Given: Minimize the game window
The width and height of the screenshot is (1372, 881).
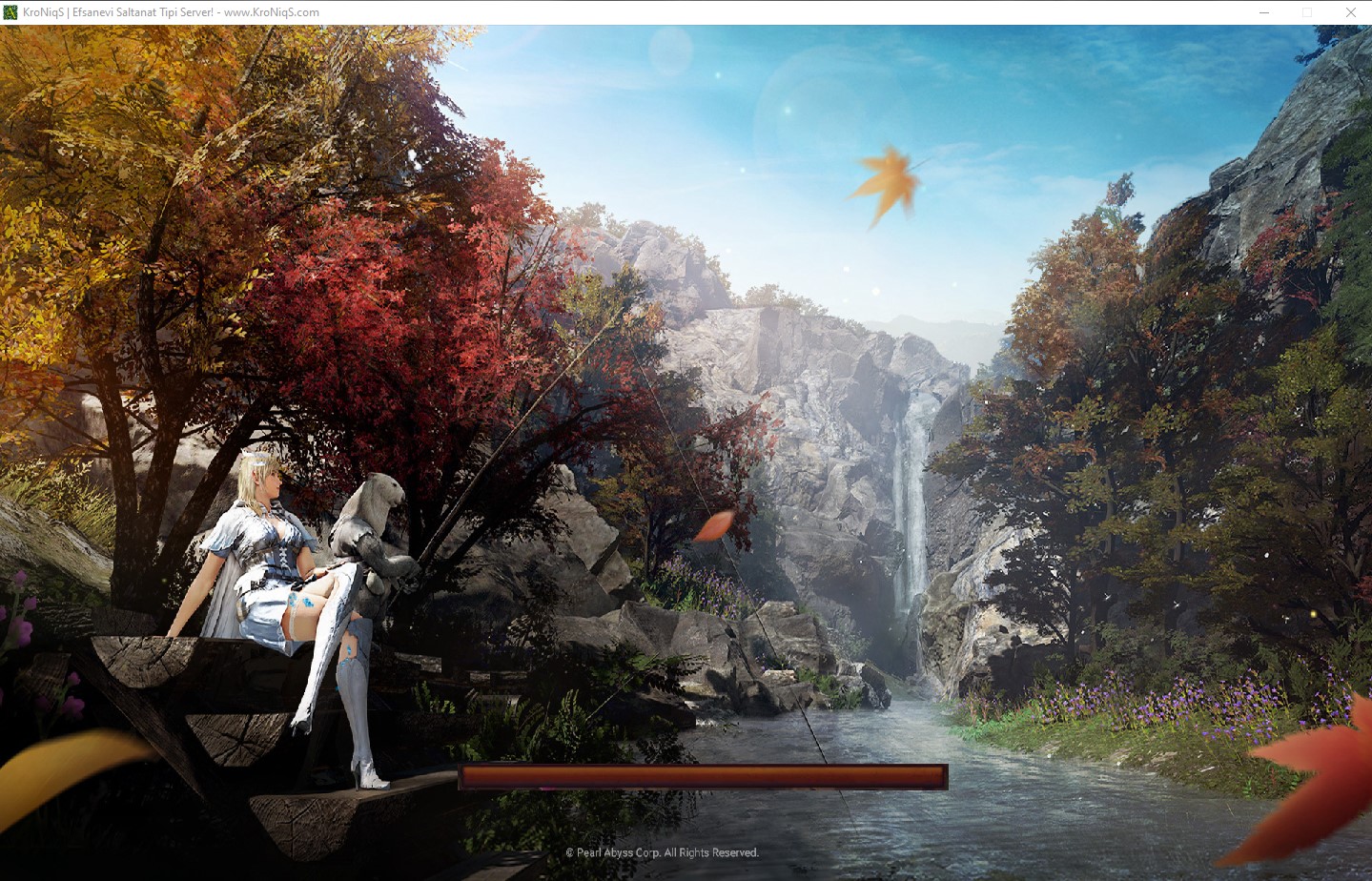Looking at the screenshot, I should pyautogui.click(x=1263, y=12).
